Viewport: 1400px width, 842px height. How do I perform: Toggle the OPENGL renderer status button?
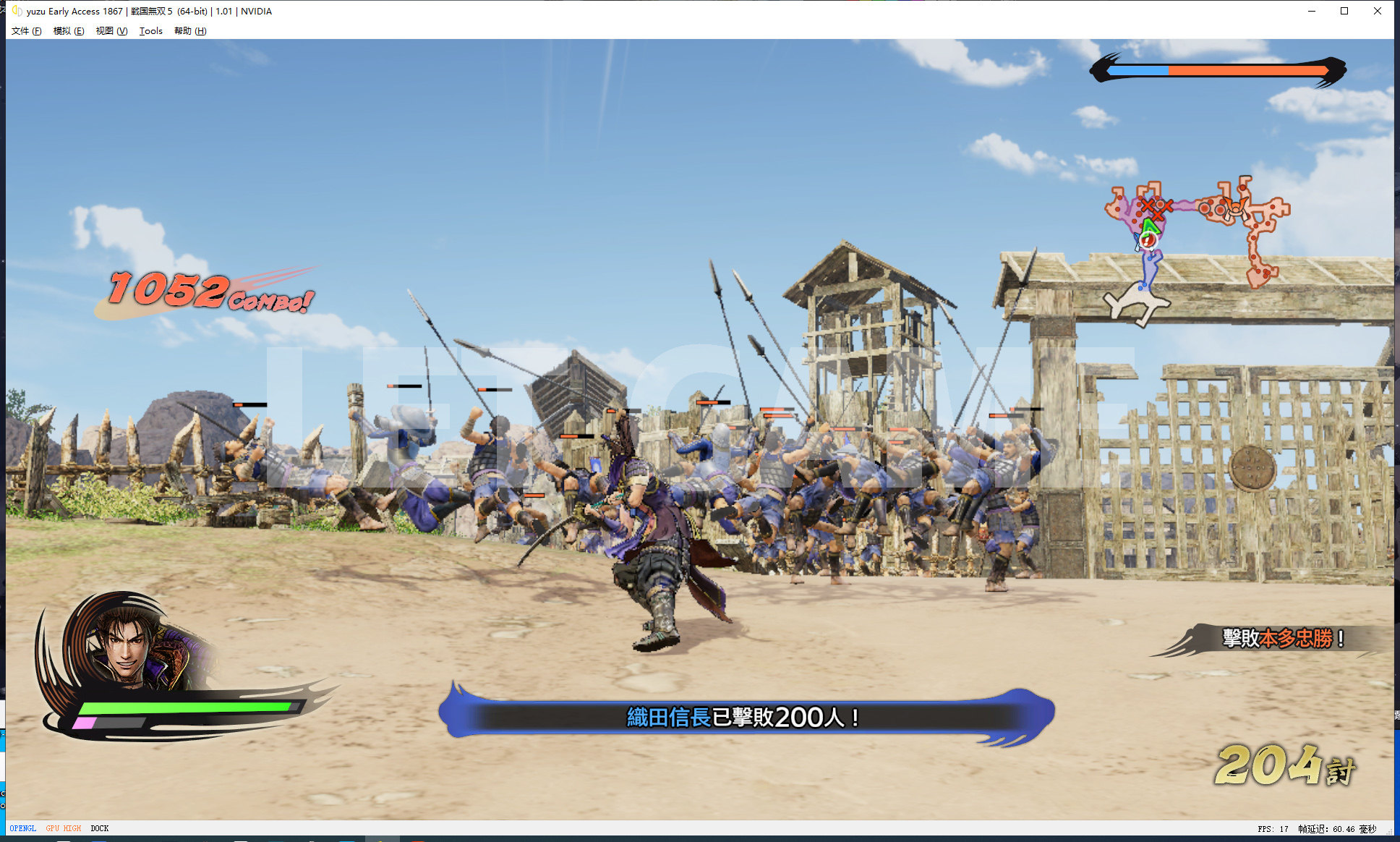tap(23, 828)
